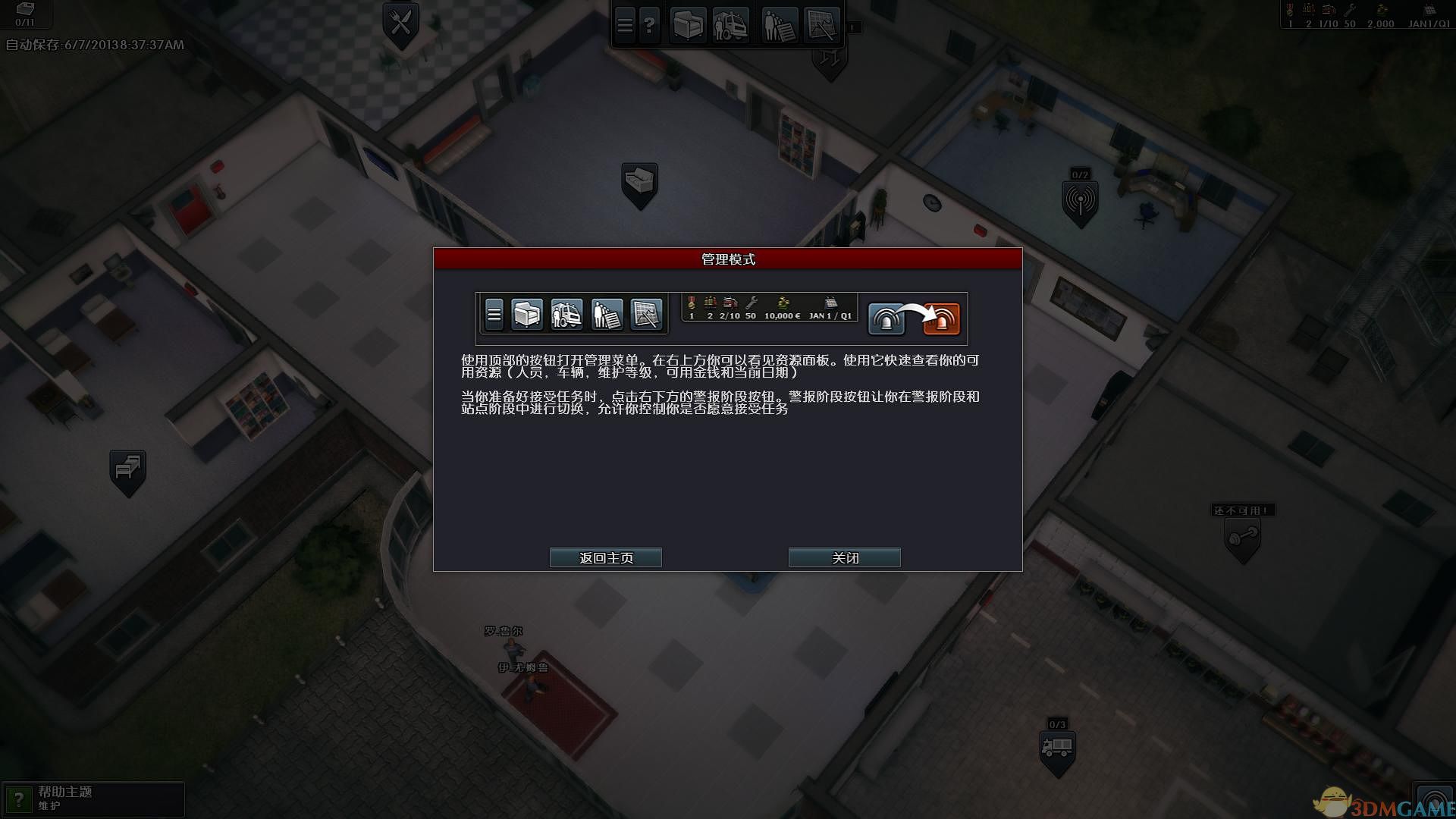This screenshot has width=1456, height=819.
Task: Click the 返回主页 button in dialog
Action: tap(606, 557)
